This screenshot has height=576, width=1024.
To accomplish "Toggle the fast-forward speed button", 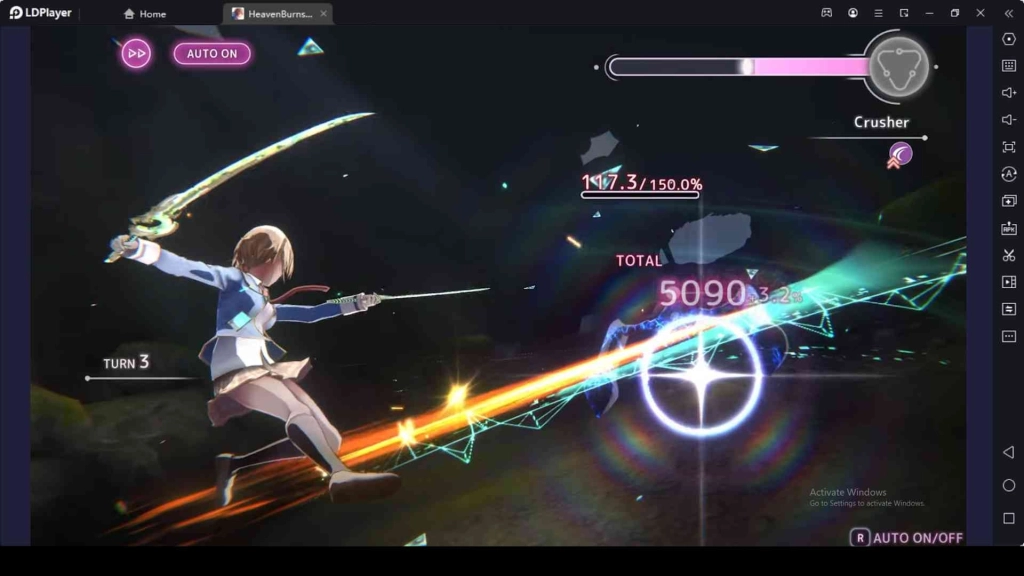I will point(136,53).
